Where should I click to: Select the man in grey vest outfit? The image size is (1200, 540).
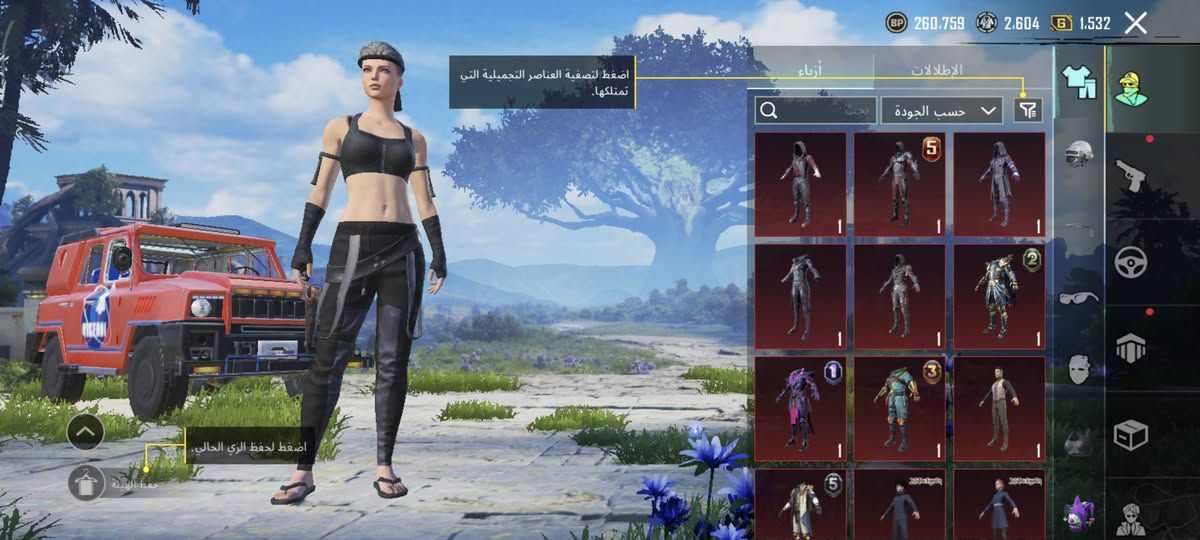(999, 408)
